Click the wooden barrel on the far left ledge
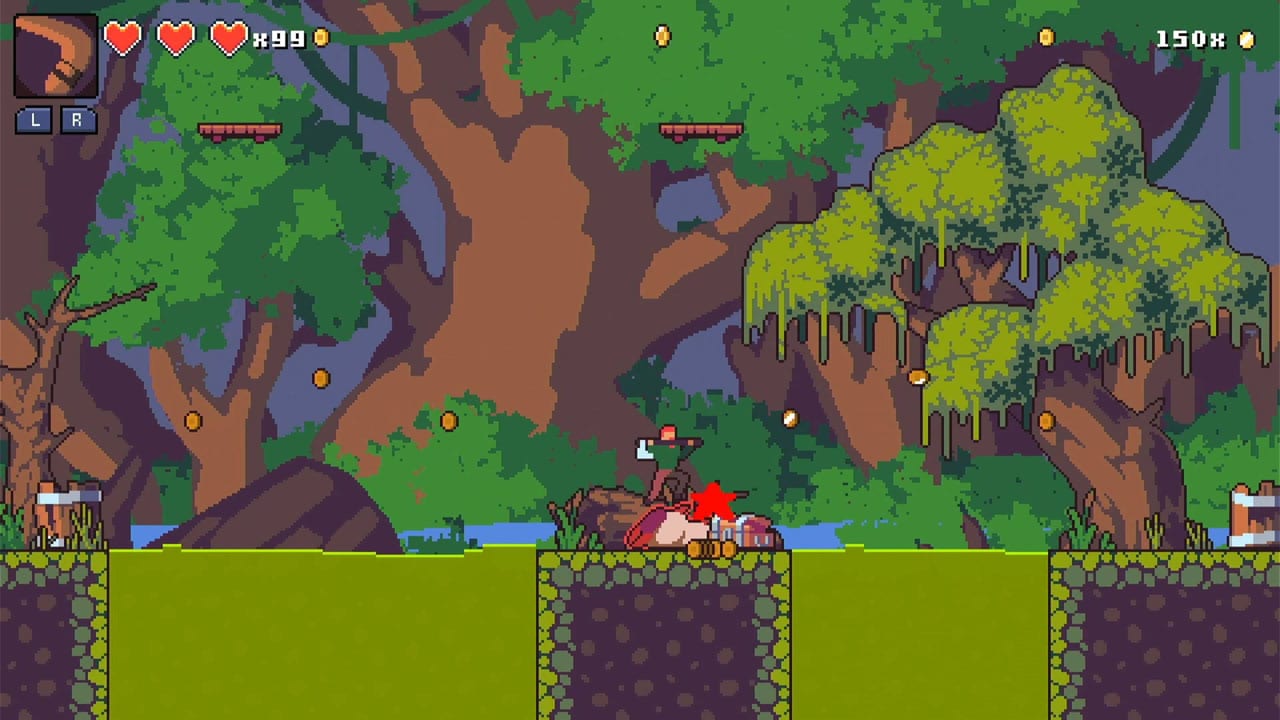This screenshot has width=1280, height=720. (60, 505)
